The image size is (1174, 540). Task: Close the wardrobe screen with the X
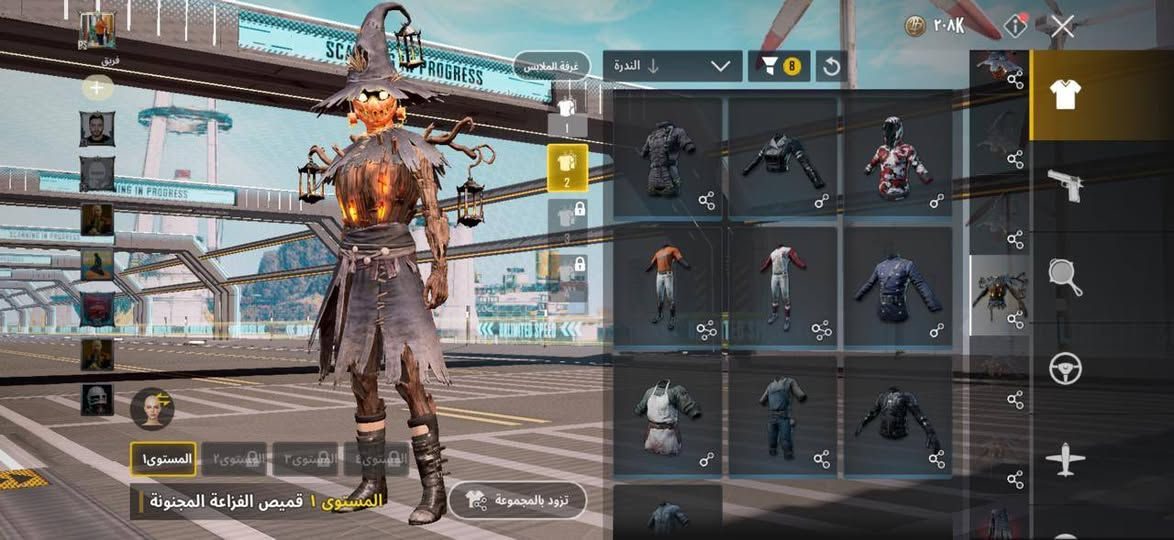pyautogui.click(x=1062, y=27)
